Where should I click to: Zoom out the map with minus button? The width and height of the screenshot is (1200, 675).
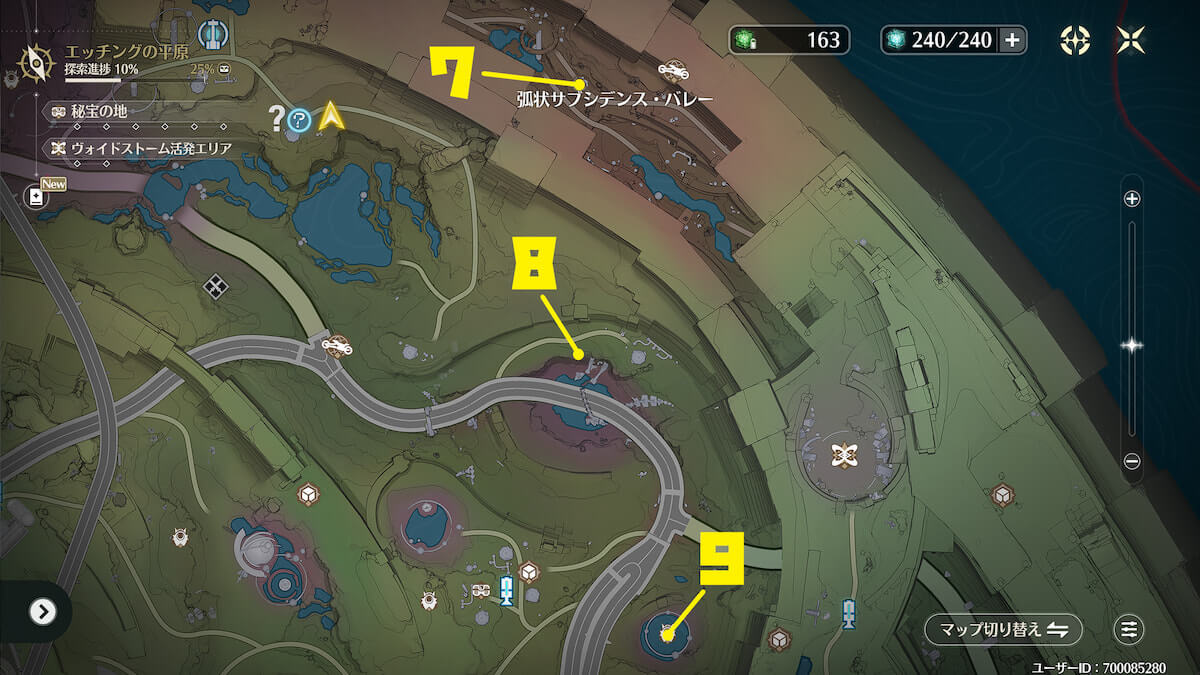tap(1132, 461)
